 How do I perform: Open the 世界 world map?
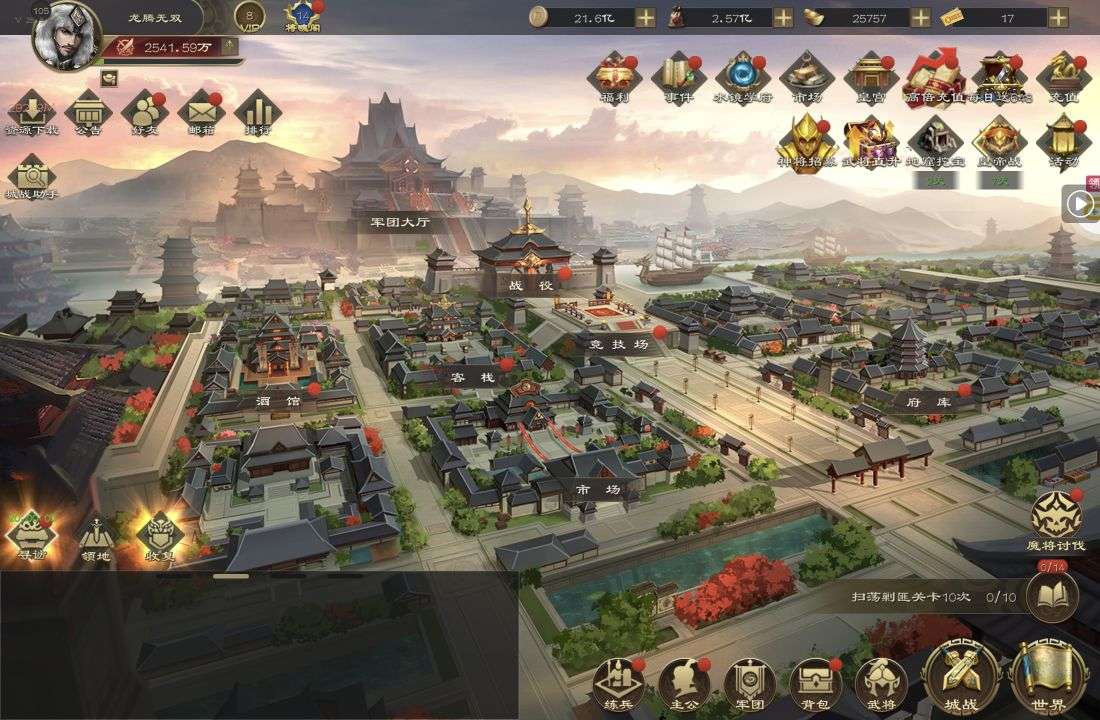pyautogui.click(x=1049, y=679)
